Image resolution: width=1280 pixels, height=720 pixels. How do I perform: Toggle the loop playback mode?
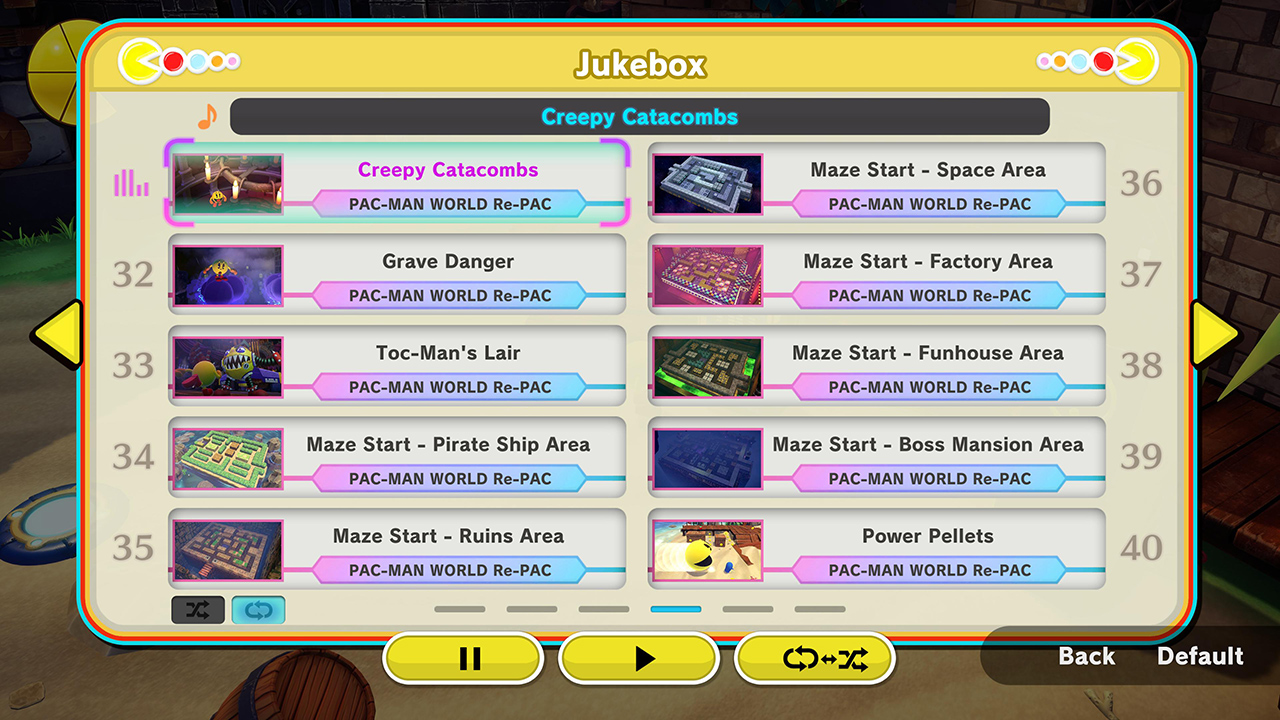(258, 609)
